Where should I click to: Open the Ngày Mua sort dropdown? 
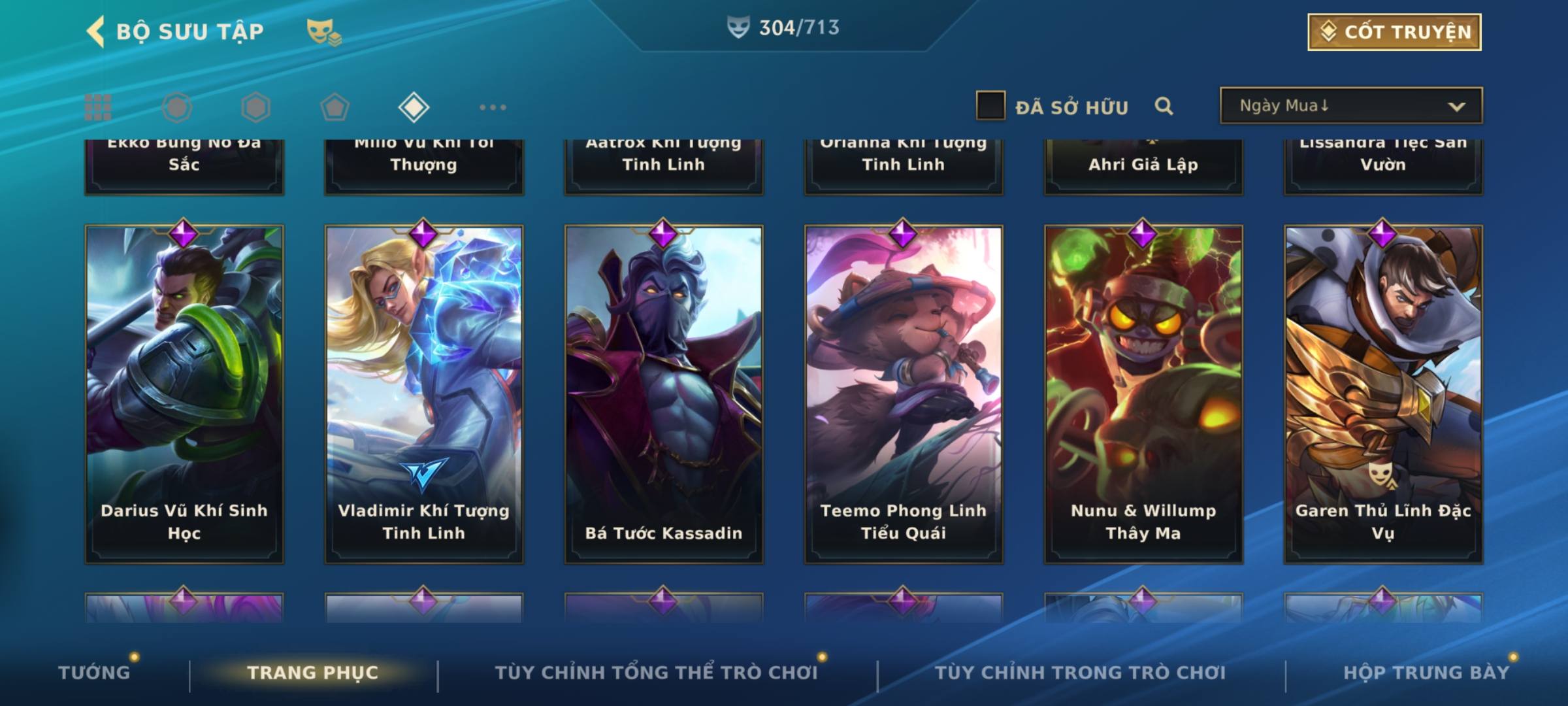1350,106
